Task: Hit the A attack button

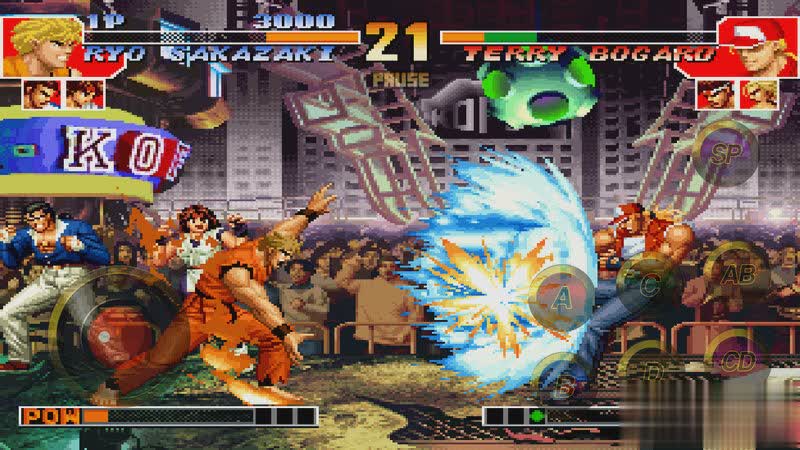Action: click(x=561, y=297)
